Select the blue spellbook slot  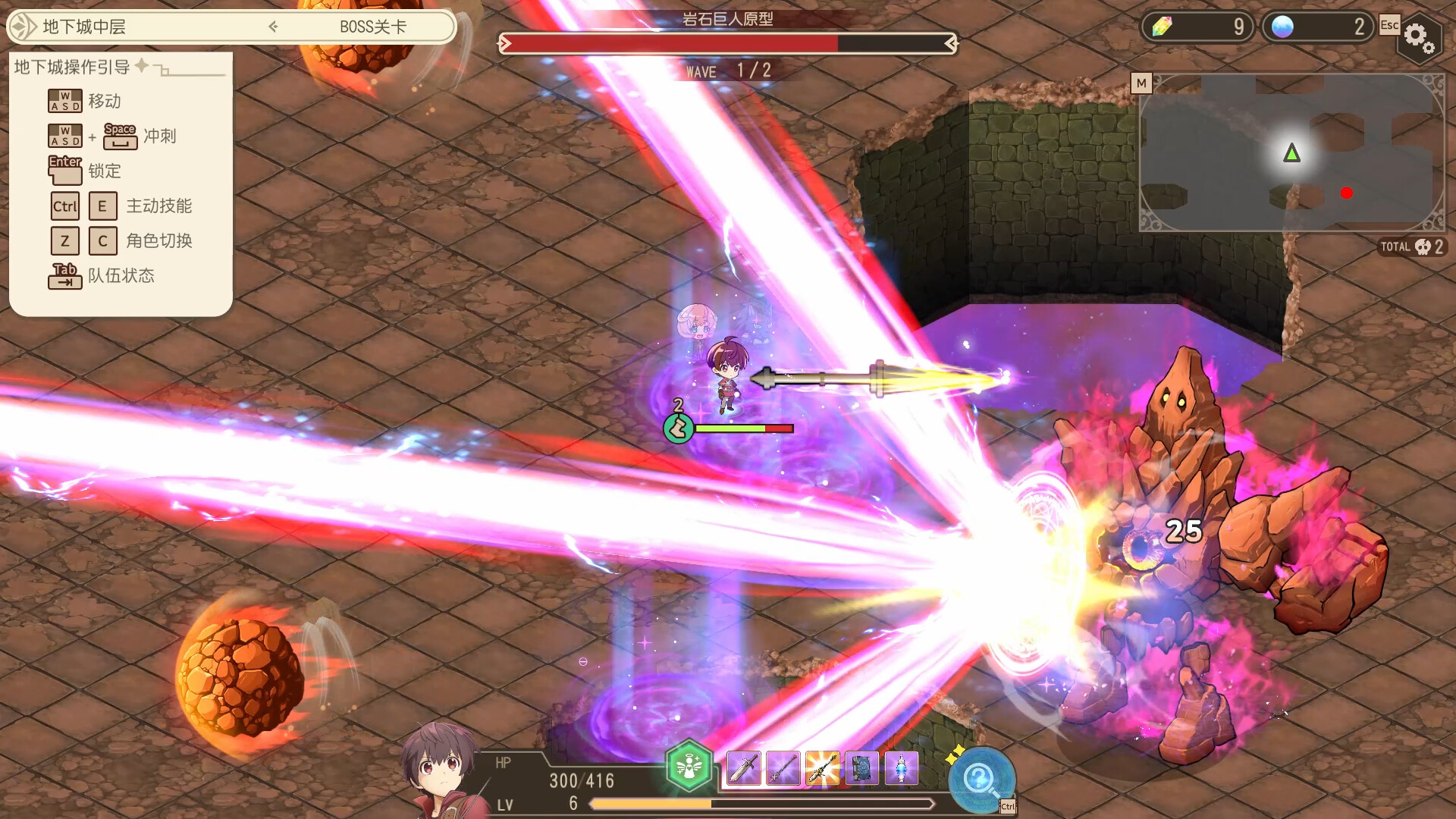pyautogui.click(x=861, y=769)
